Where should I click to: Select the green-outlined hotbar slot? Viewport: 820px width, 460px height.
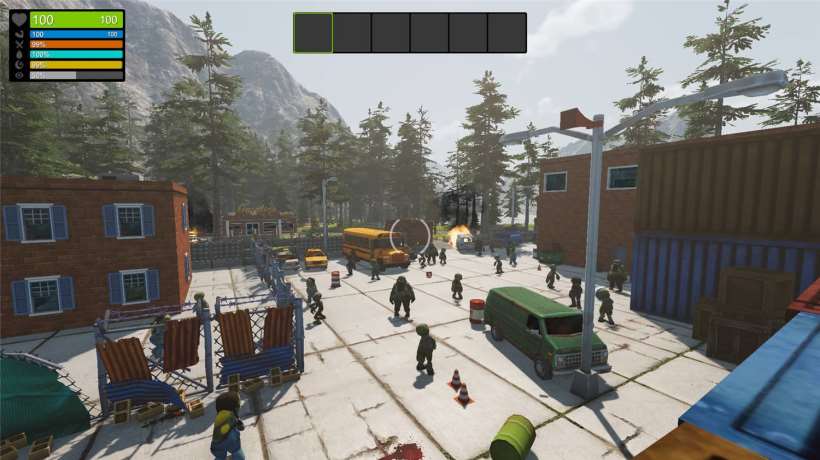[x=313, y=33]
